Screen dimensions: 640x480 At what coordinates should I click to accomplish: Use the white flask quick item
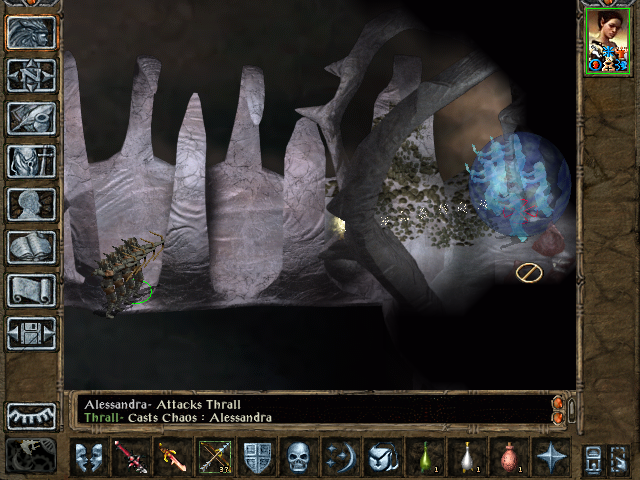466,457
